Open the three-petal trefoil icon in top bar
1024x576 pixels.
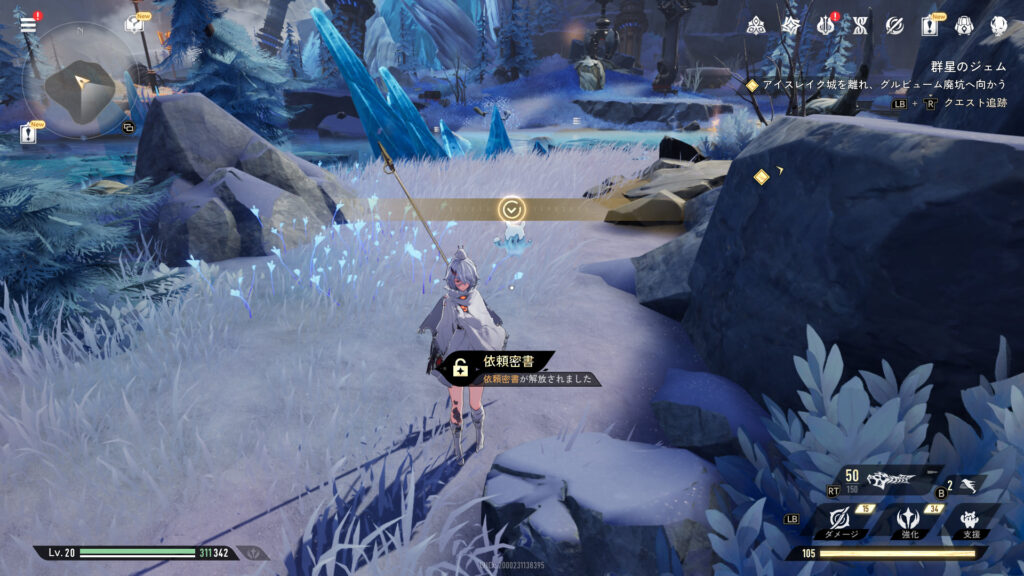coord(757,25)
